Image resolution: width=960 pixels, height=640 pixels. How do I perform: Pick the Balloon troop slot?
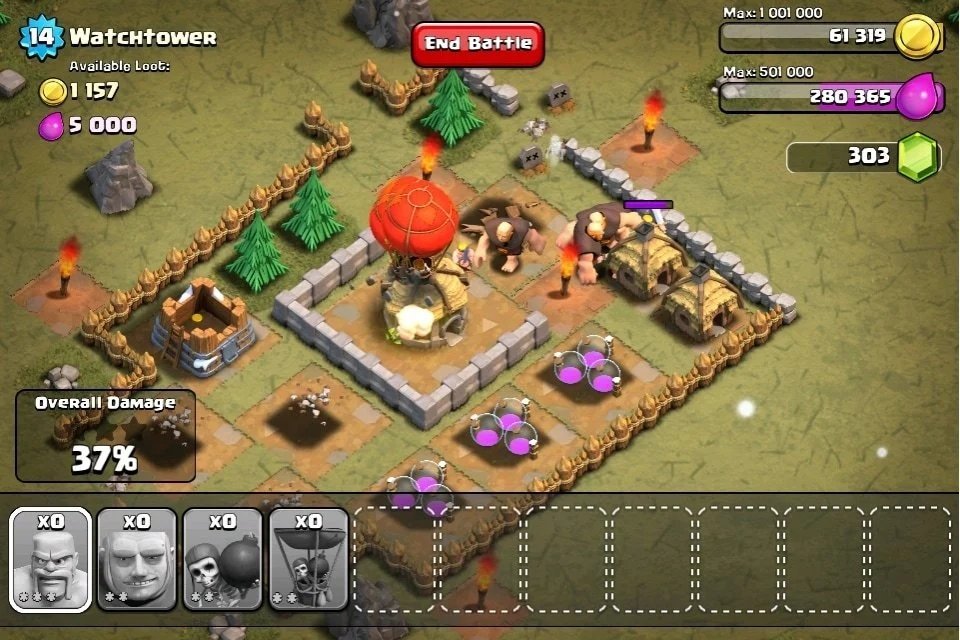[308, 559]
